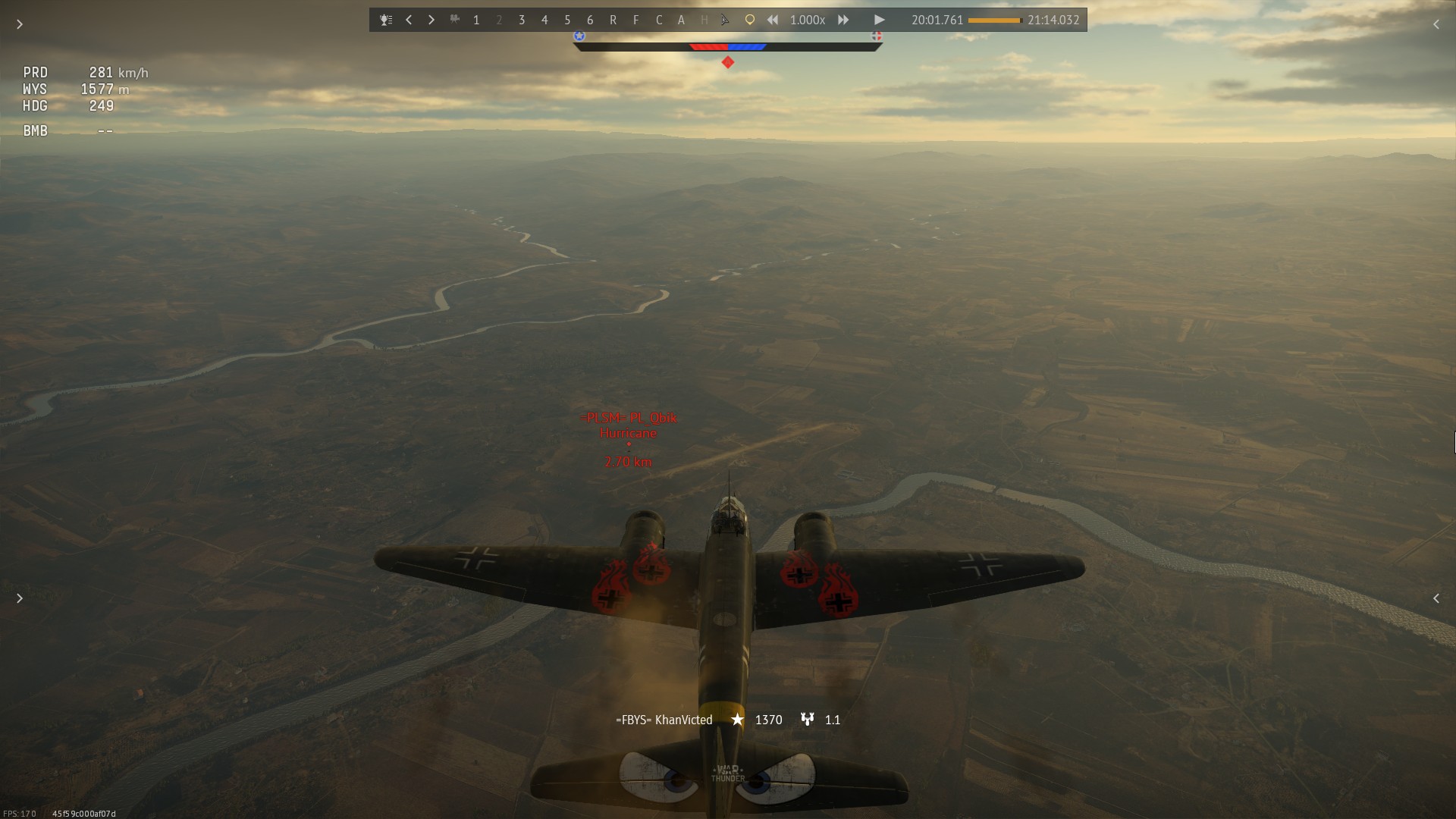Viewport: 1456px width, 819px height.
Task: Expand the top-right side panel arrow
Action: 1436,24
